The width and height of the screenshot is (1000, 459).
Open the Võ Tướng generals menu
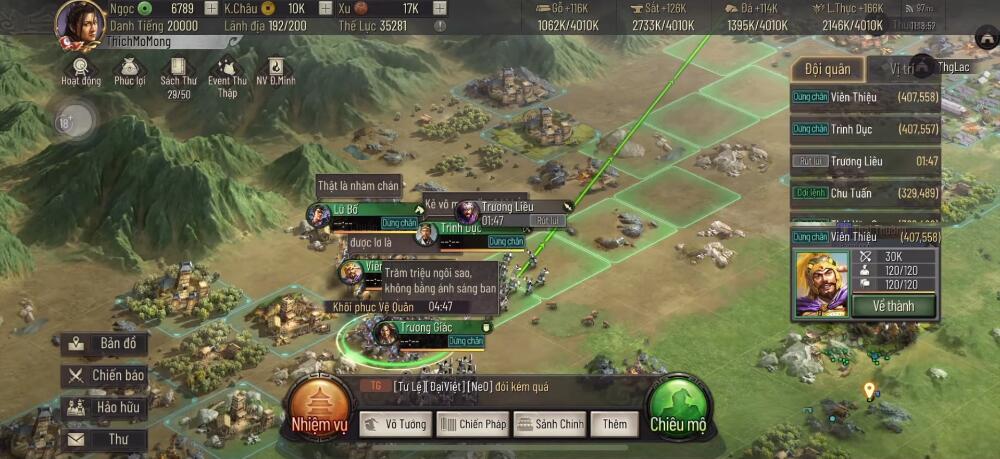pyautogui.click(x=395, y=424)
